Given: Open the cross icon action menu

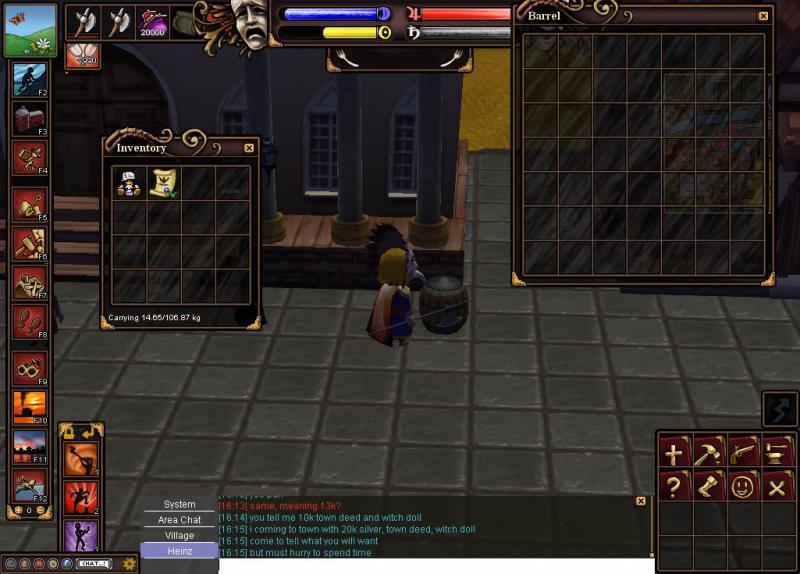Looking at the screenshot, I should 674,453.
